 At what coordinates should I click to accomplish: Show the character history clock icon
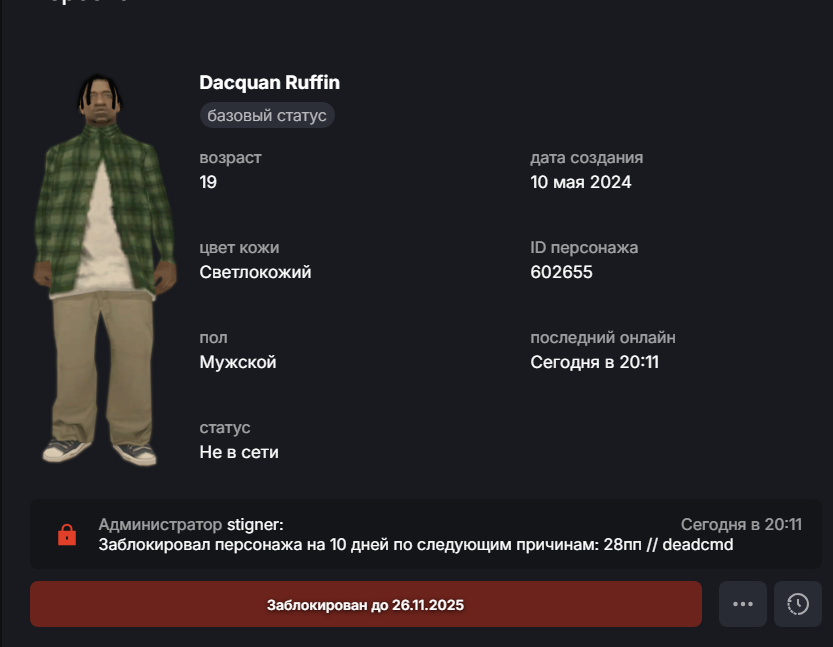798,604
